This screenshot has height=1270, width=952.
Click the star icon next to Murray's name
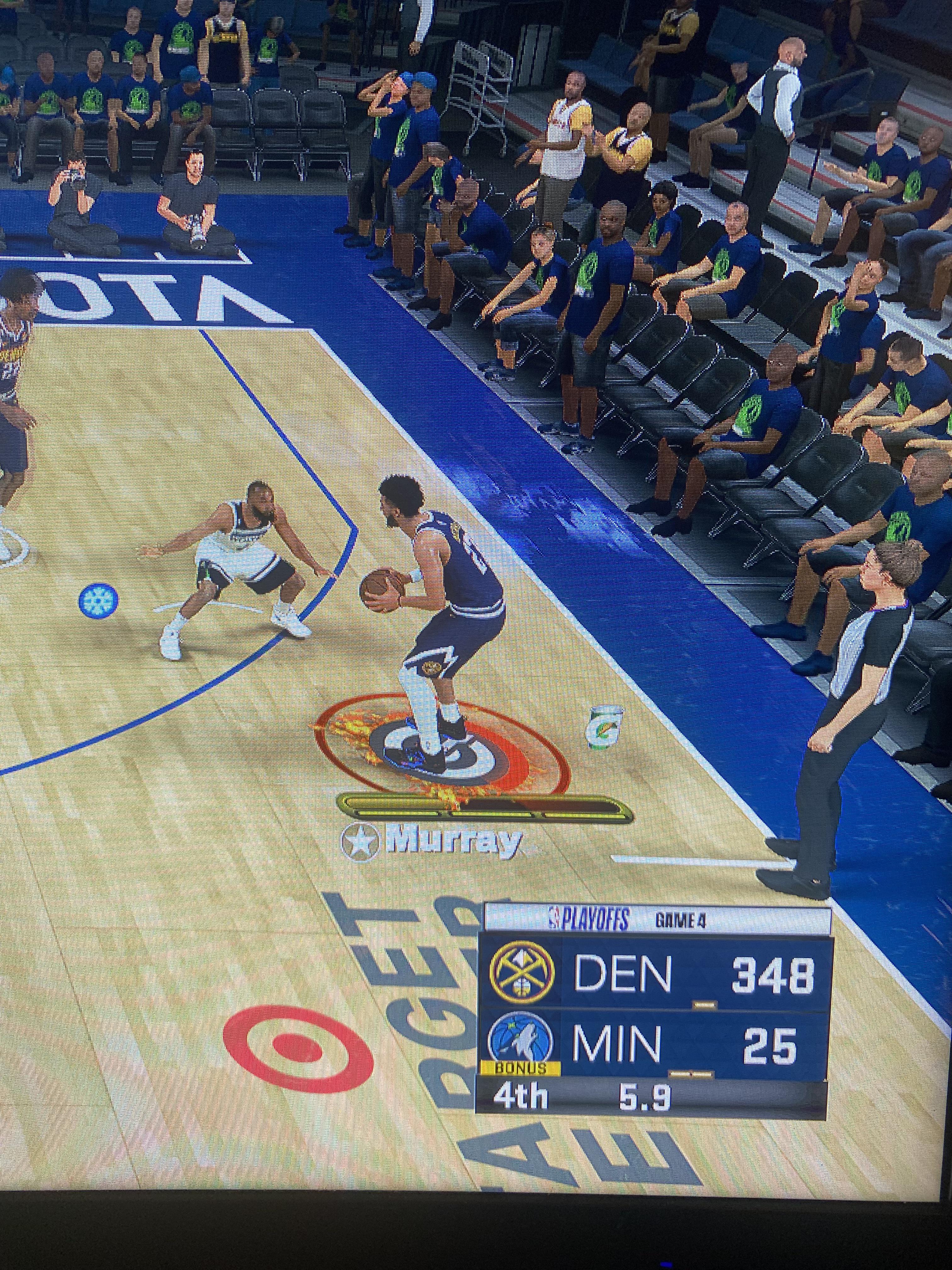click(x=361, y=843)
